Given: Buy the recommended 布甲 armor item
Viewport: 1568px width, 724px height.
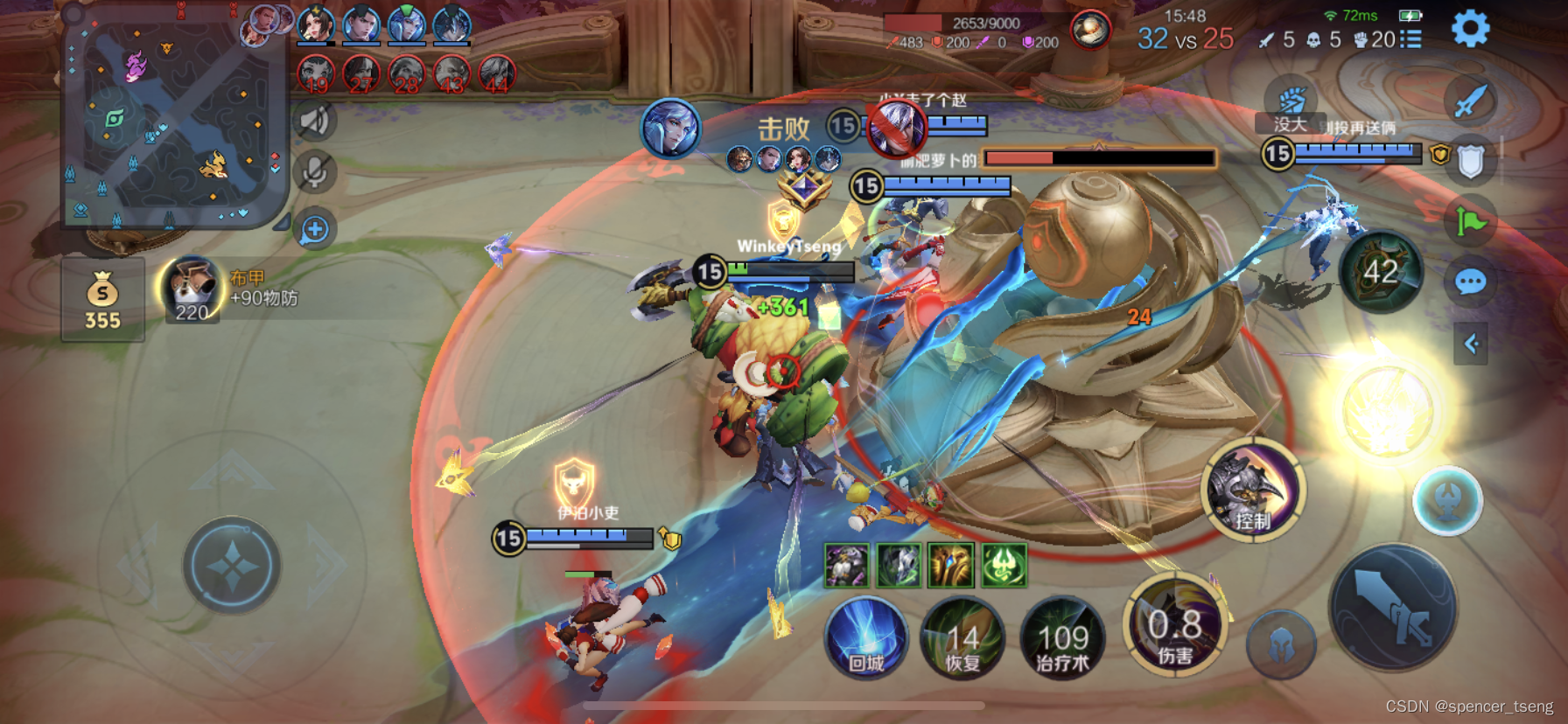Looking at the screenshot, I should [192, 290].
